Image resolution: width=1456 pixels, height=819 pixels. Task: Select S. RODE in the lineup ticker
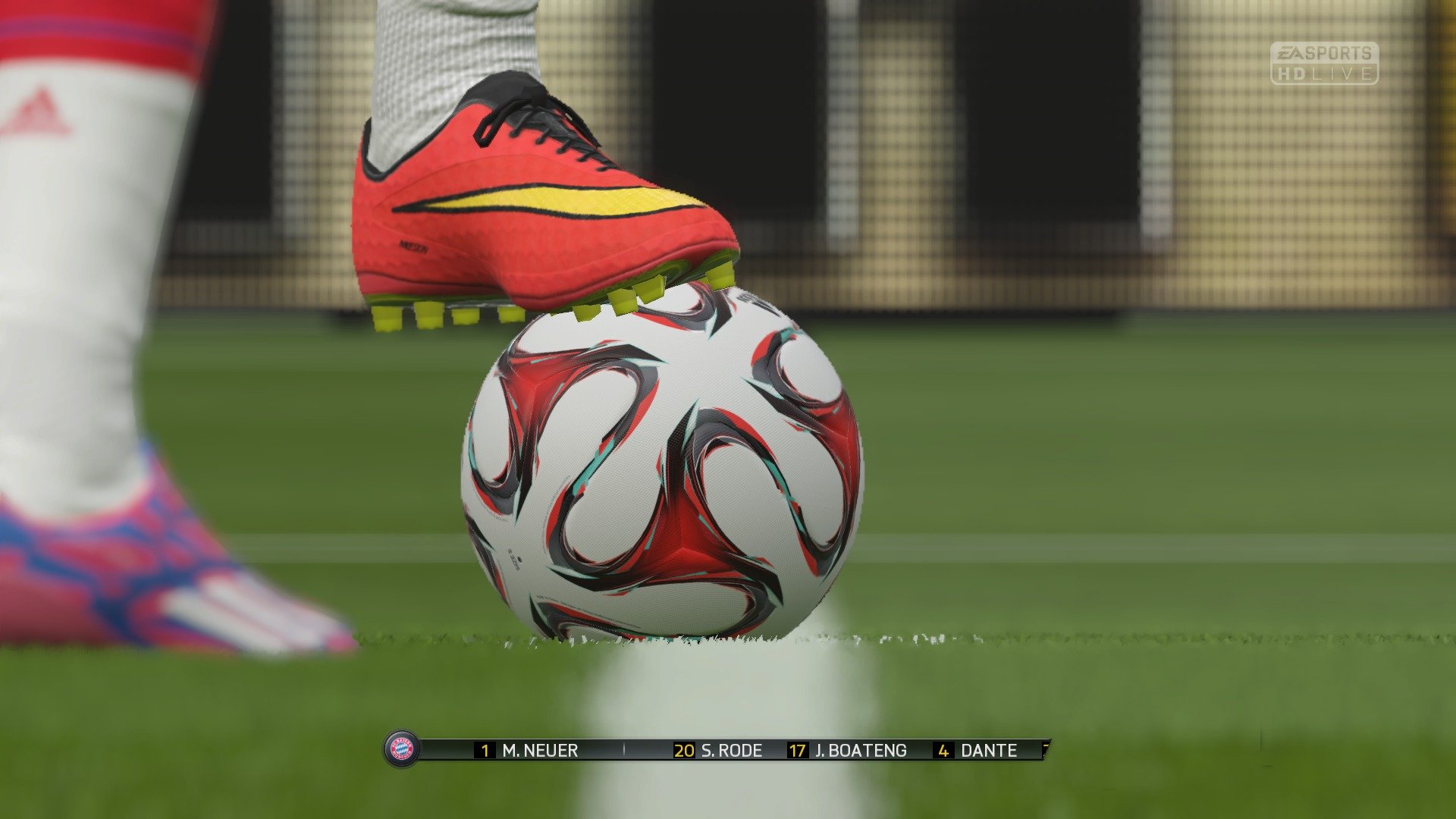[x=731, y=751]
